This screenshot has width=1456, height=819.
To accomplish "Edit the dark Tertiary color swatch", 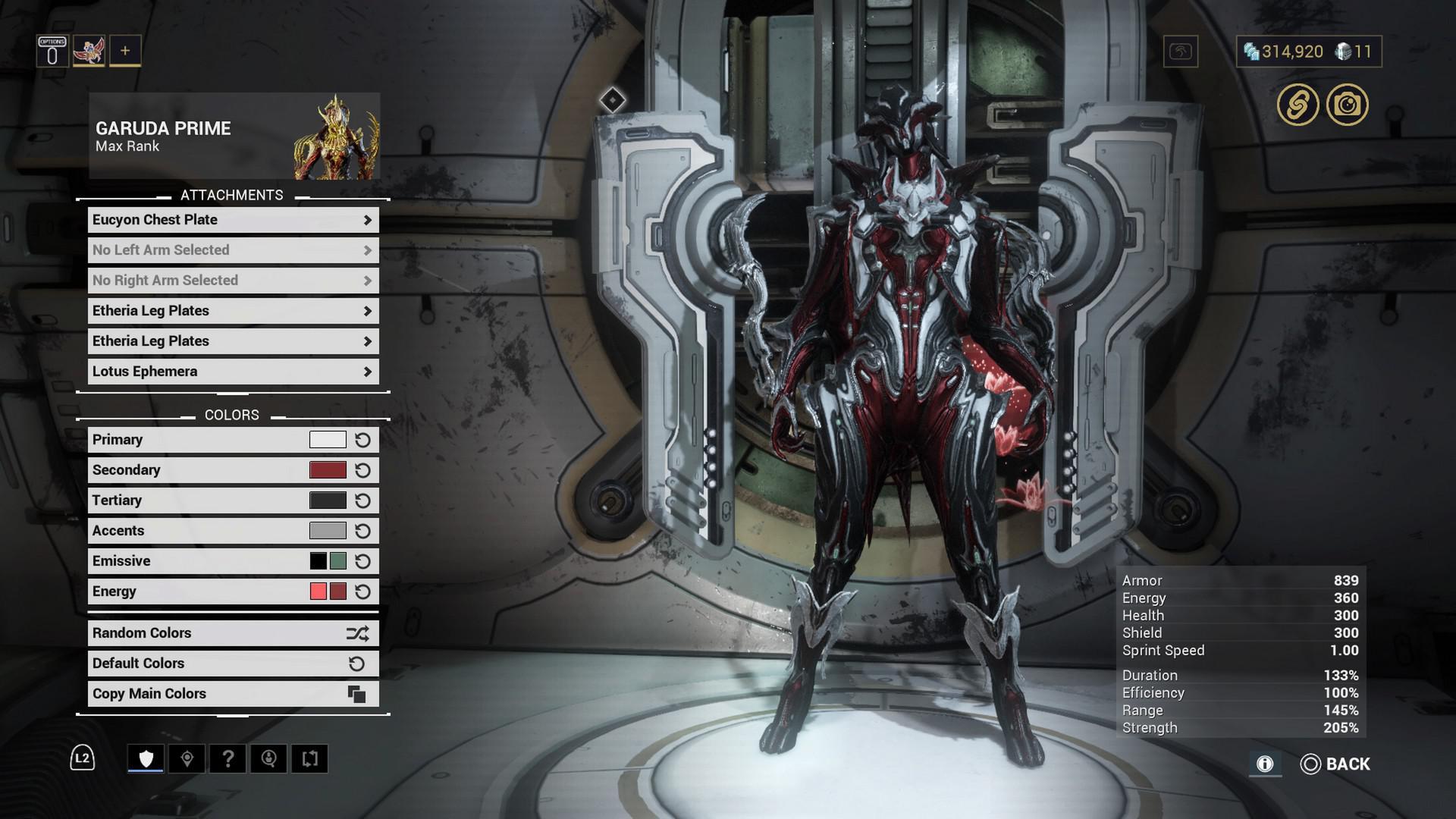I will pos(328,500).
